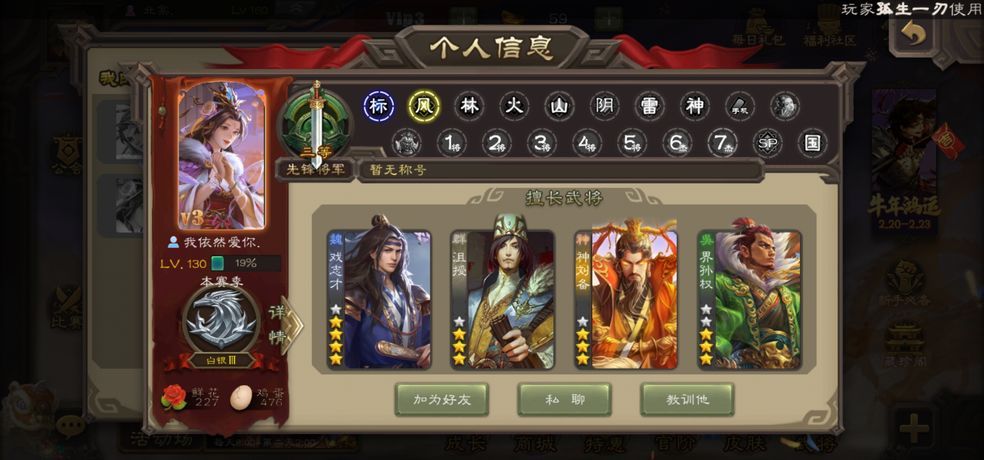The height and width of the screenshot is (460, 984).
Task: Send flowers using the rose icon
Action: point(175,396)
